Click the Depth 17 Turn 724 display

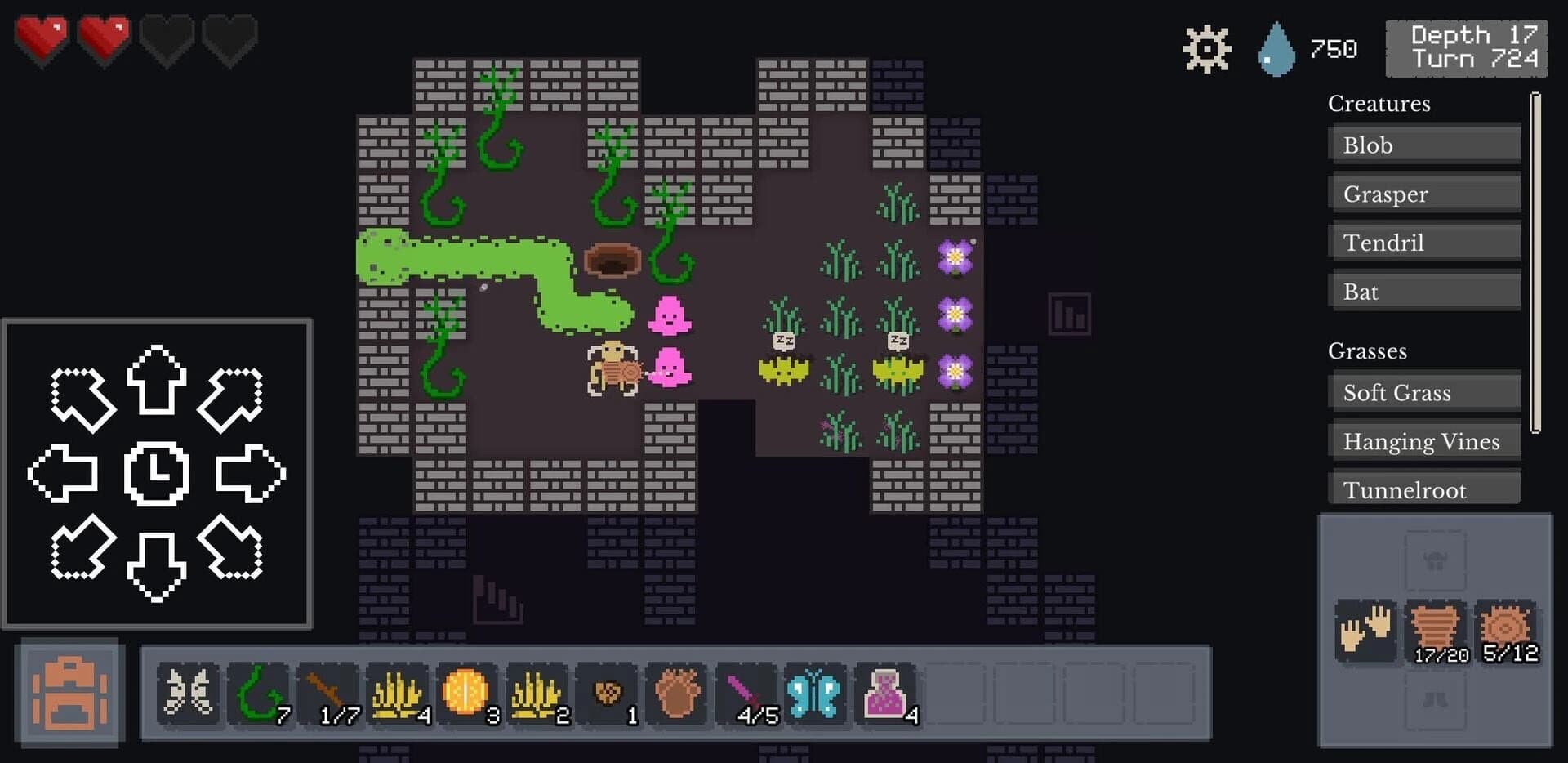pos(1466,47)
